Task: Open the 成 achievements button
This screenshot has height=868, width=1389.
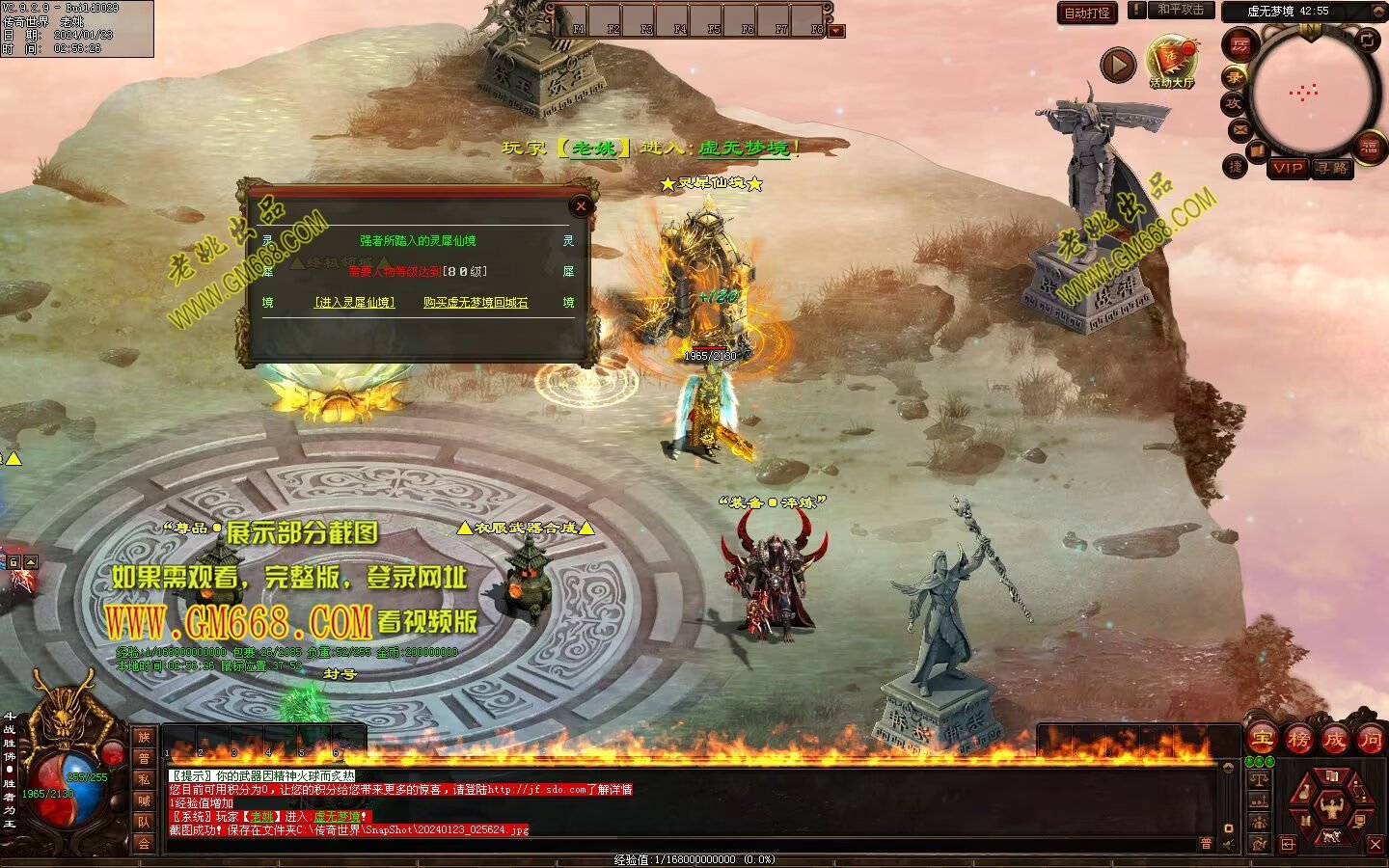Action: 1334,740
